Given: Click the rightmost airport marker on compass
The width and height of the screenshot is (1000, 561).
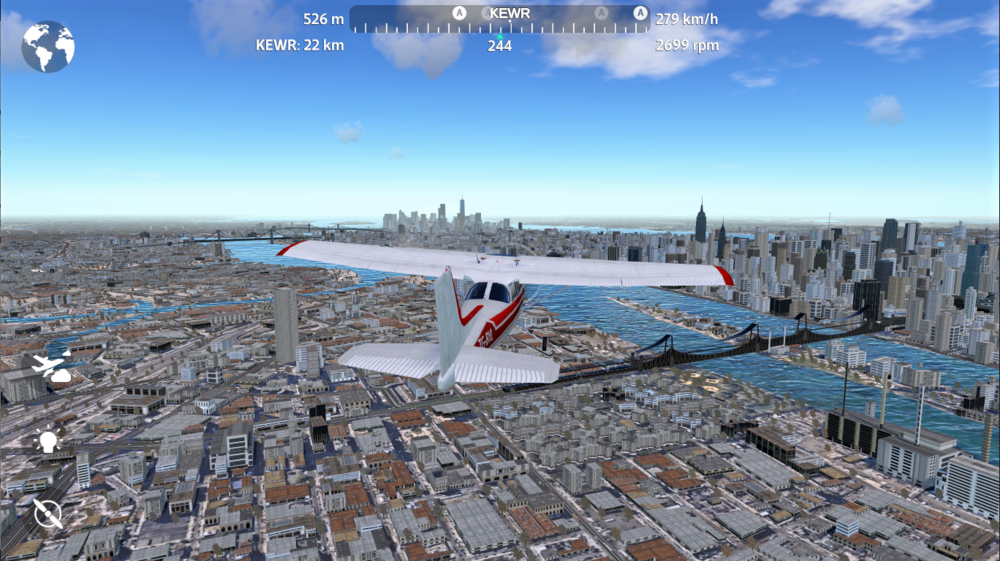Looking at the screenshot, I should (x=640, y=13).
